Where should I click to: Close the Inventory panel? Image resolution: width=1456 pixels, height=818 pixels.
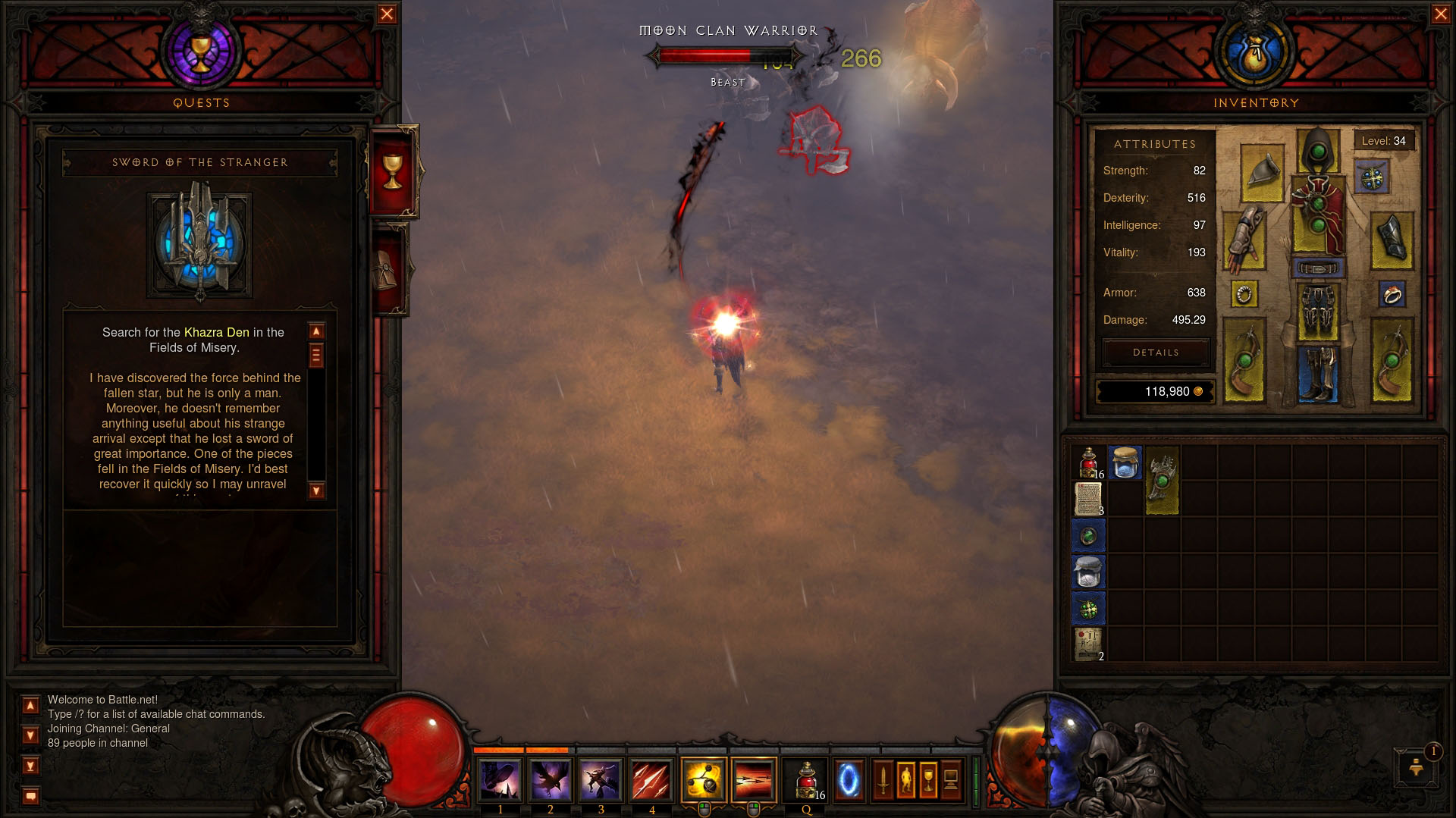tap(1441, 14)
